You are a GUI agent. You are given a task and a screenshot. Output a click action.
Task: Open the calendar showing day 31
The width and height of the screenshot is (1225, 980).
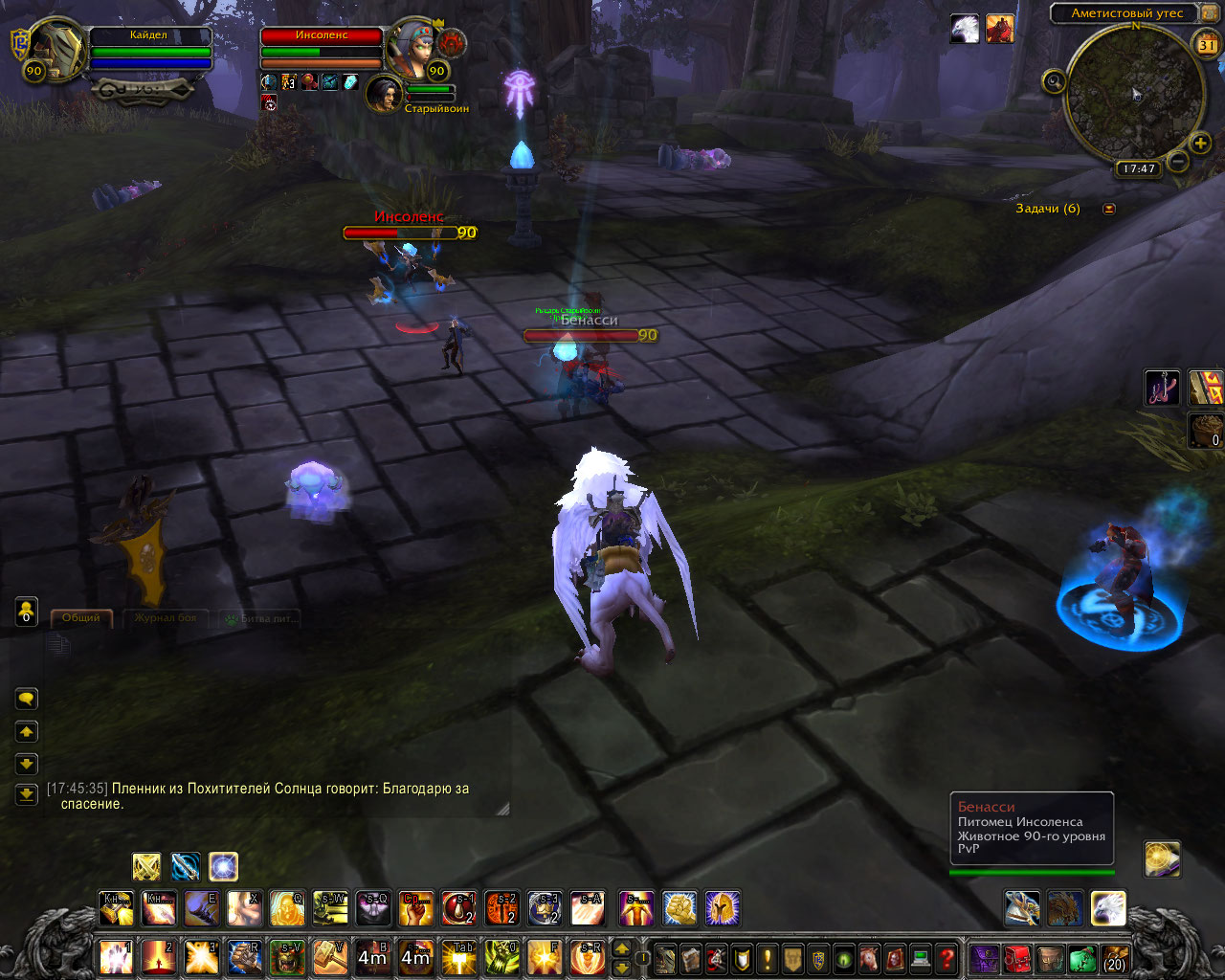1207,44
